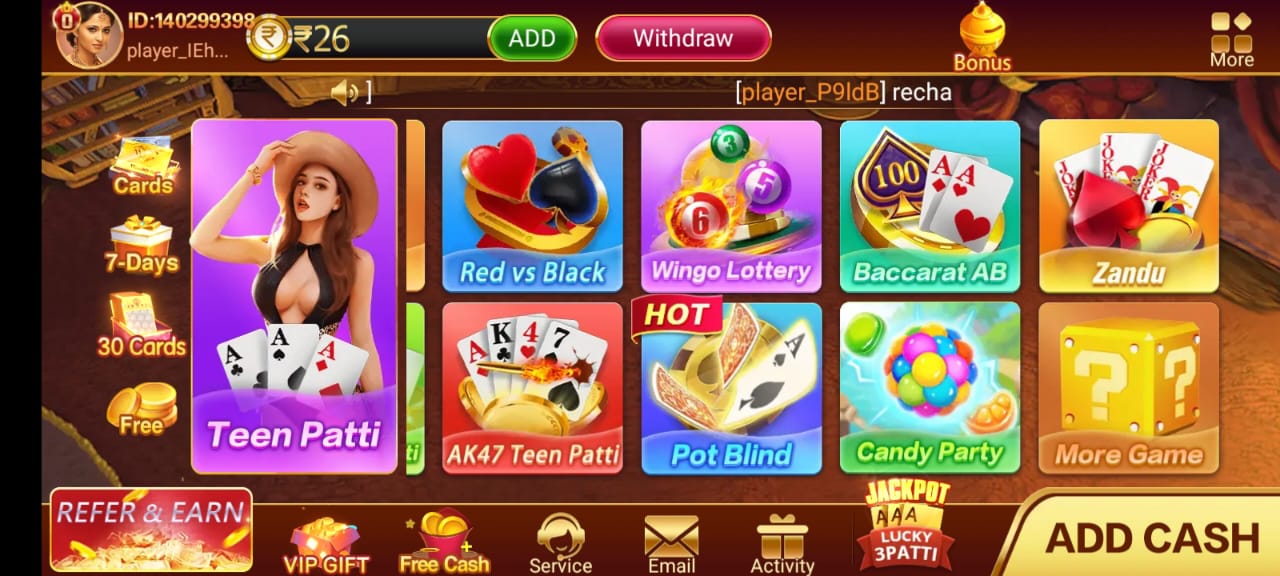
Task: Show the More Game list
Action: pyautogui.click(x=1129, y=388)
